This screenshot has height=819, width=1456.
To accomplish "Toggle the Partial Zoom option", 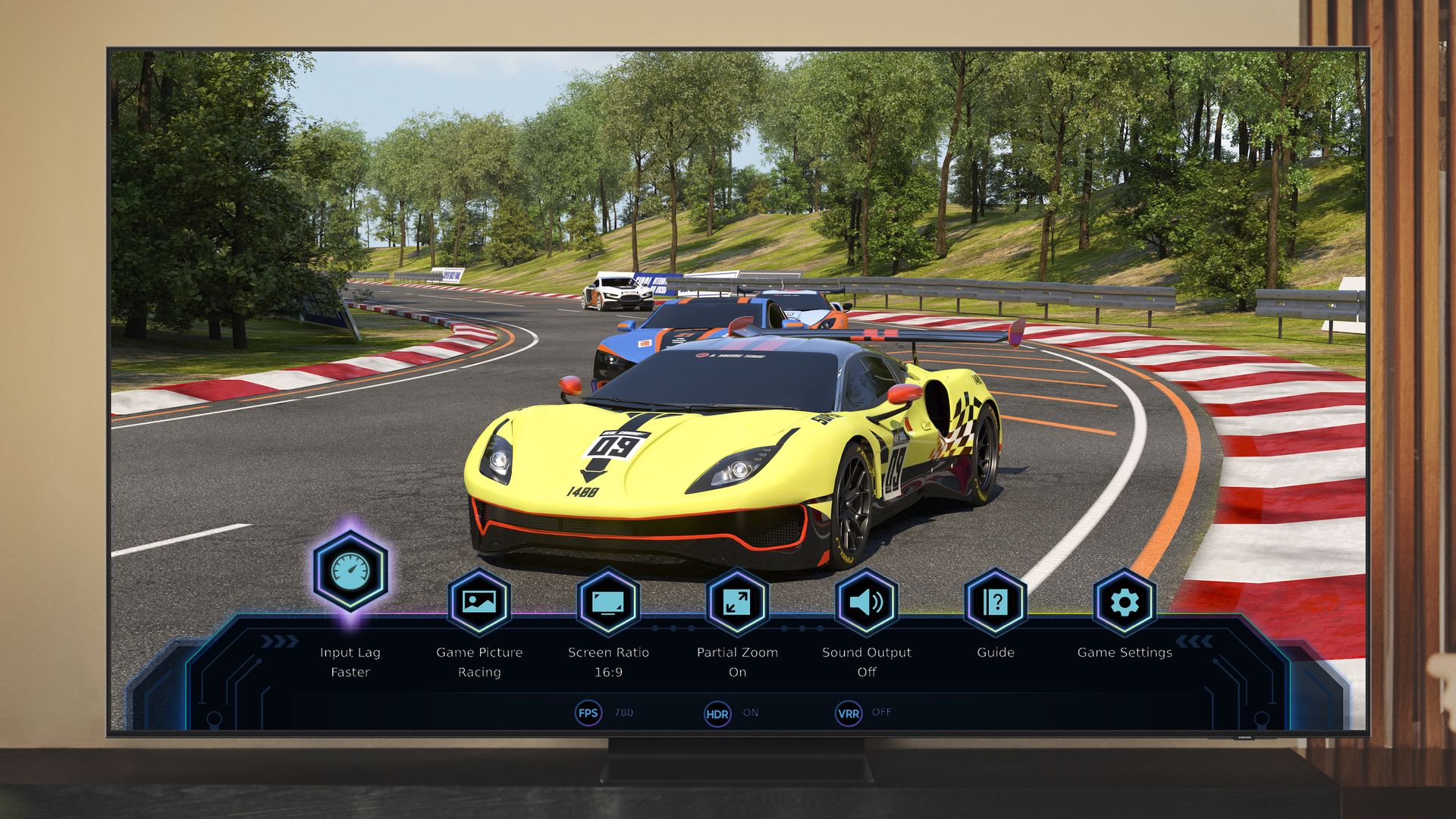I will [737, 602].
